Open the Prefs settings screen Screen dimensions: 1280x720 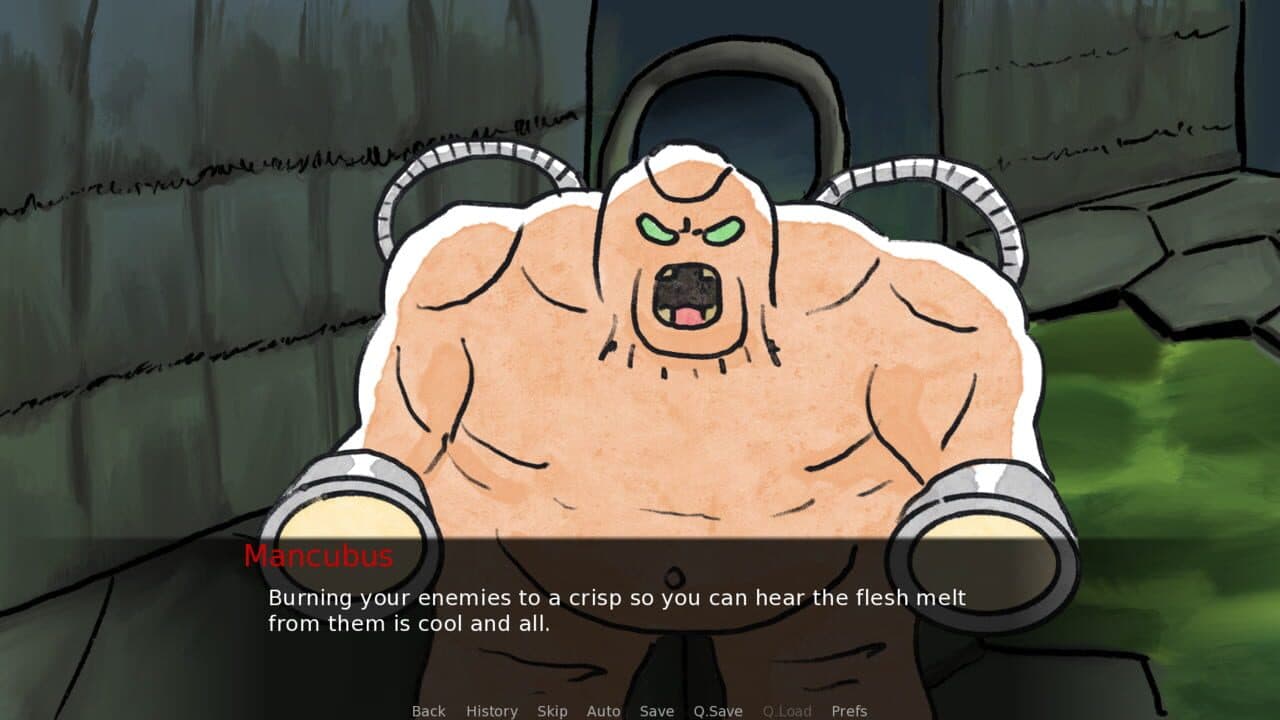(x=851, y=711)
